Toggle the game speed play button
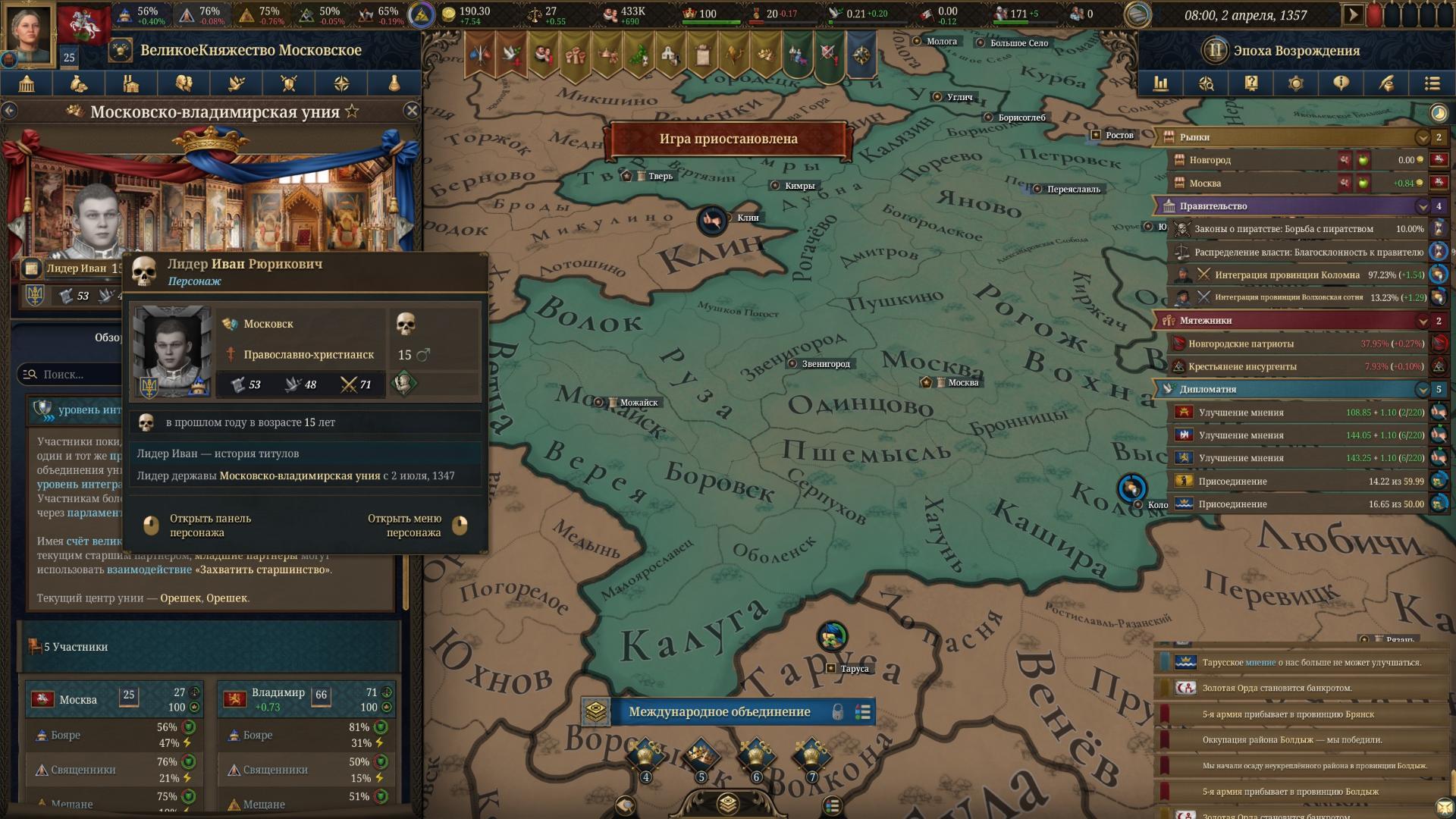Image resolution: width=1456 pixels, height=819 pixels. (x=1352, y=14)
